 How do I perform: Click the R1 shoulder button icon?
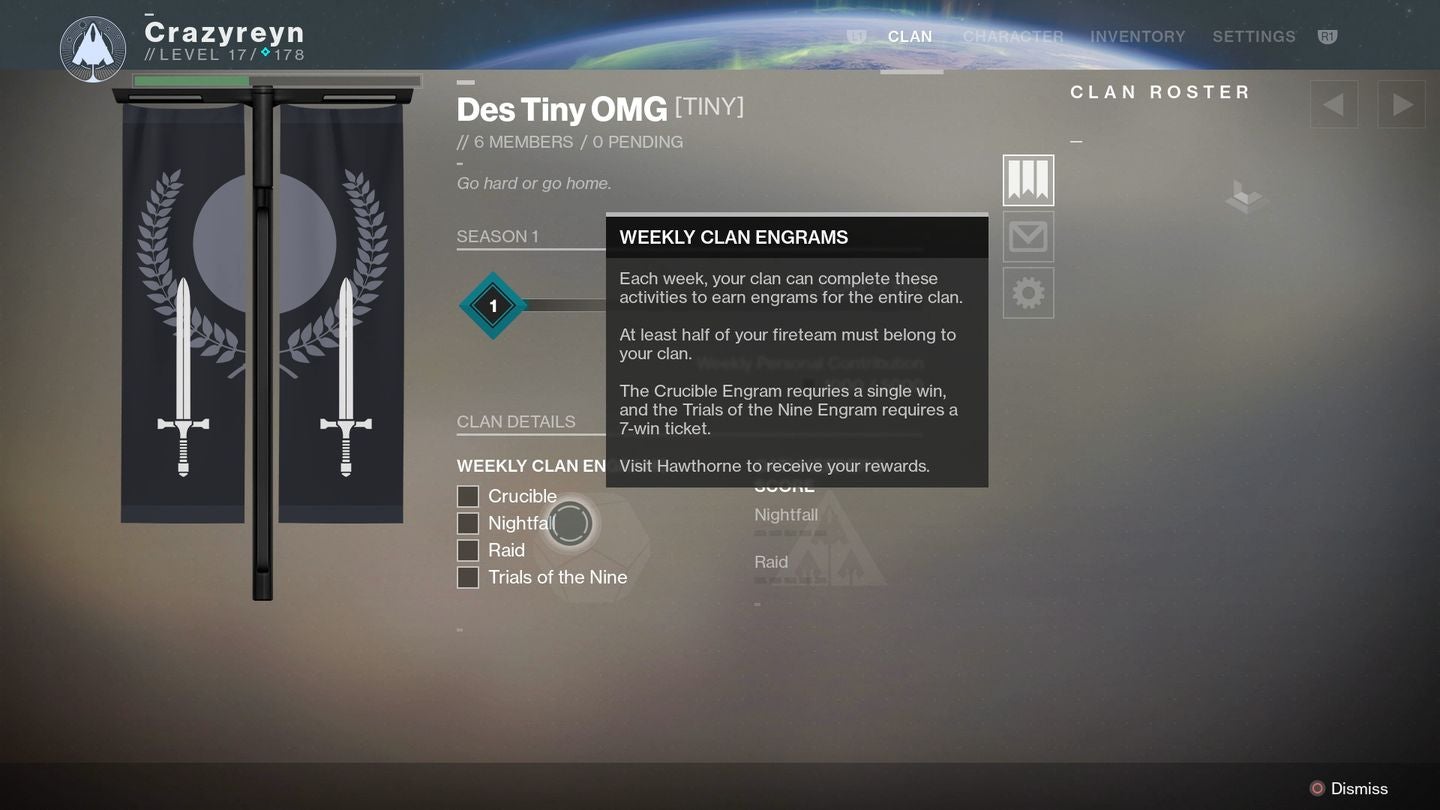point(1329,36)
